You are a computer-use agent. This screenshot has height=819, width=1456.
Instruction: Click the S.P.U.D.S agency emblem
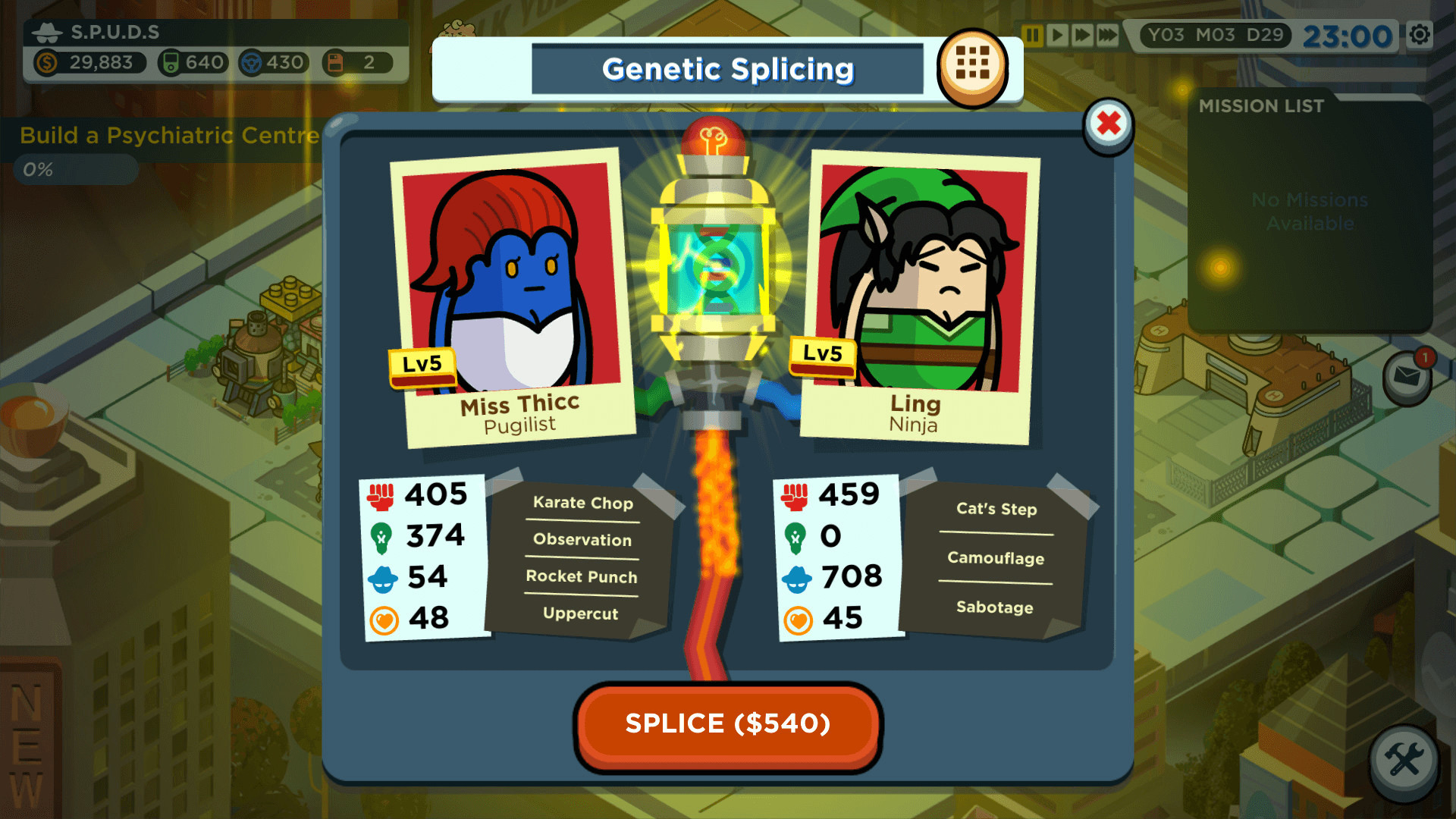pos(47,32)
